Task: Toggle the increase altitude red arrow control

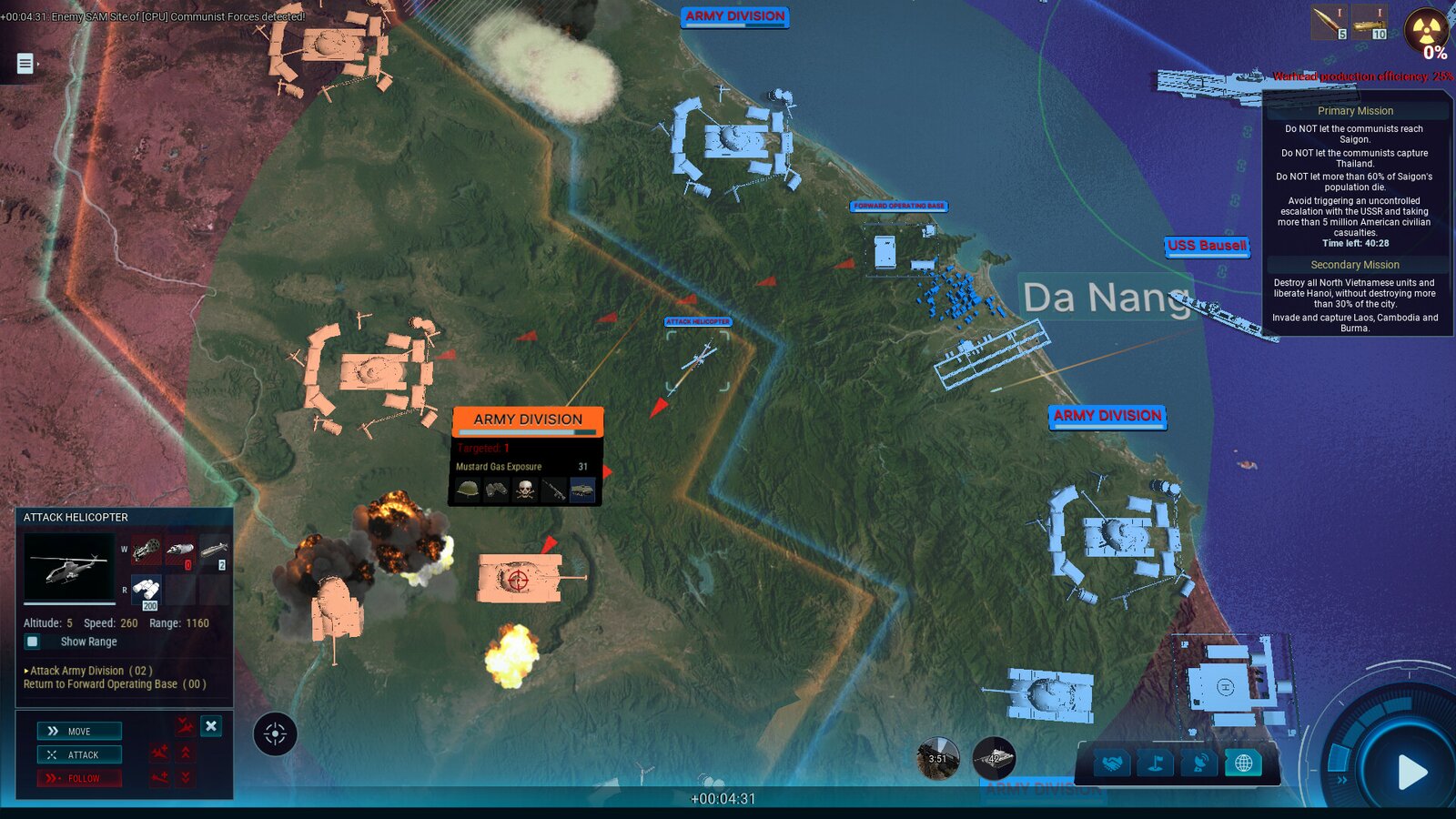Action: [186, 753]
